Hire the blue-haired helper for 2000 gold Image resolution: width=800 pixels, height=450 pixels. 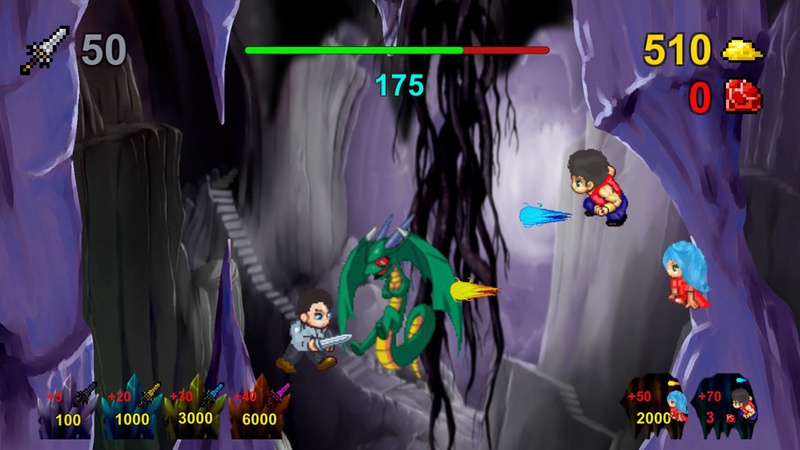click(x=656, y=406)
